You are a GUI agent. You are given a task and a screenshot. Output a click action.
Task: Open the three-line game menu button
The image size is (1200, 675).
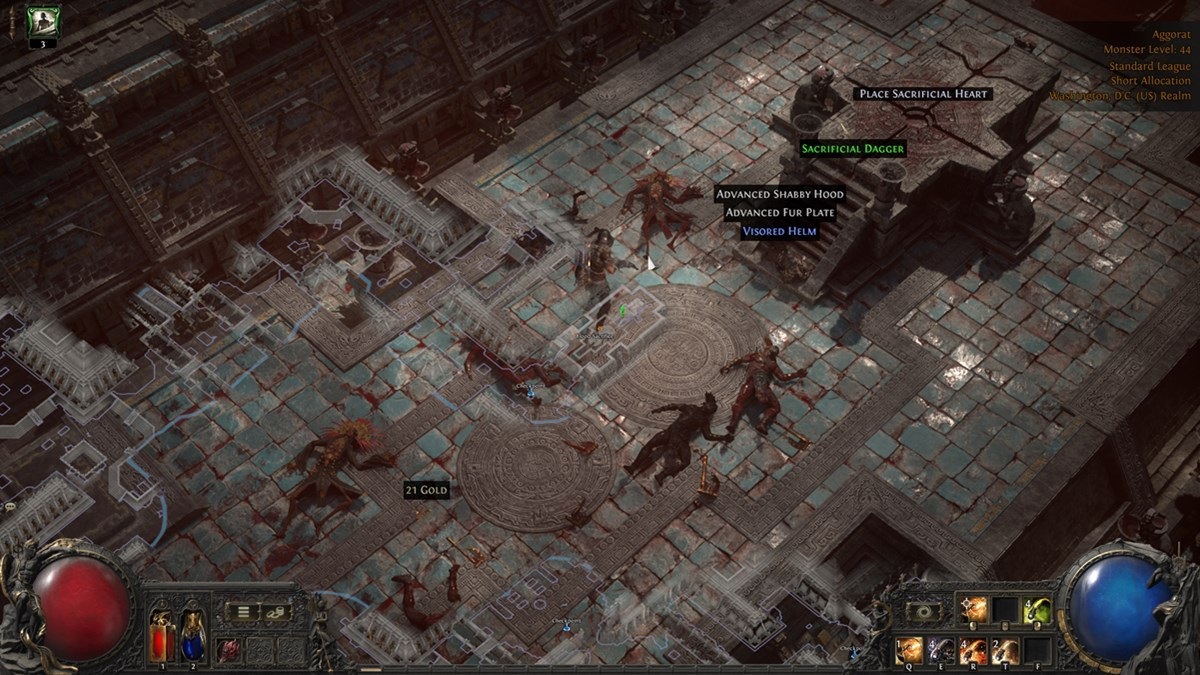243,611
